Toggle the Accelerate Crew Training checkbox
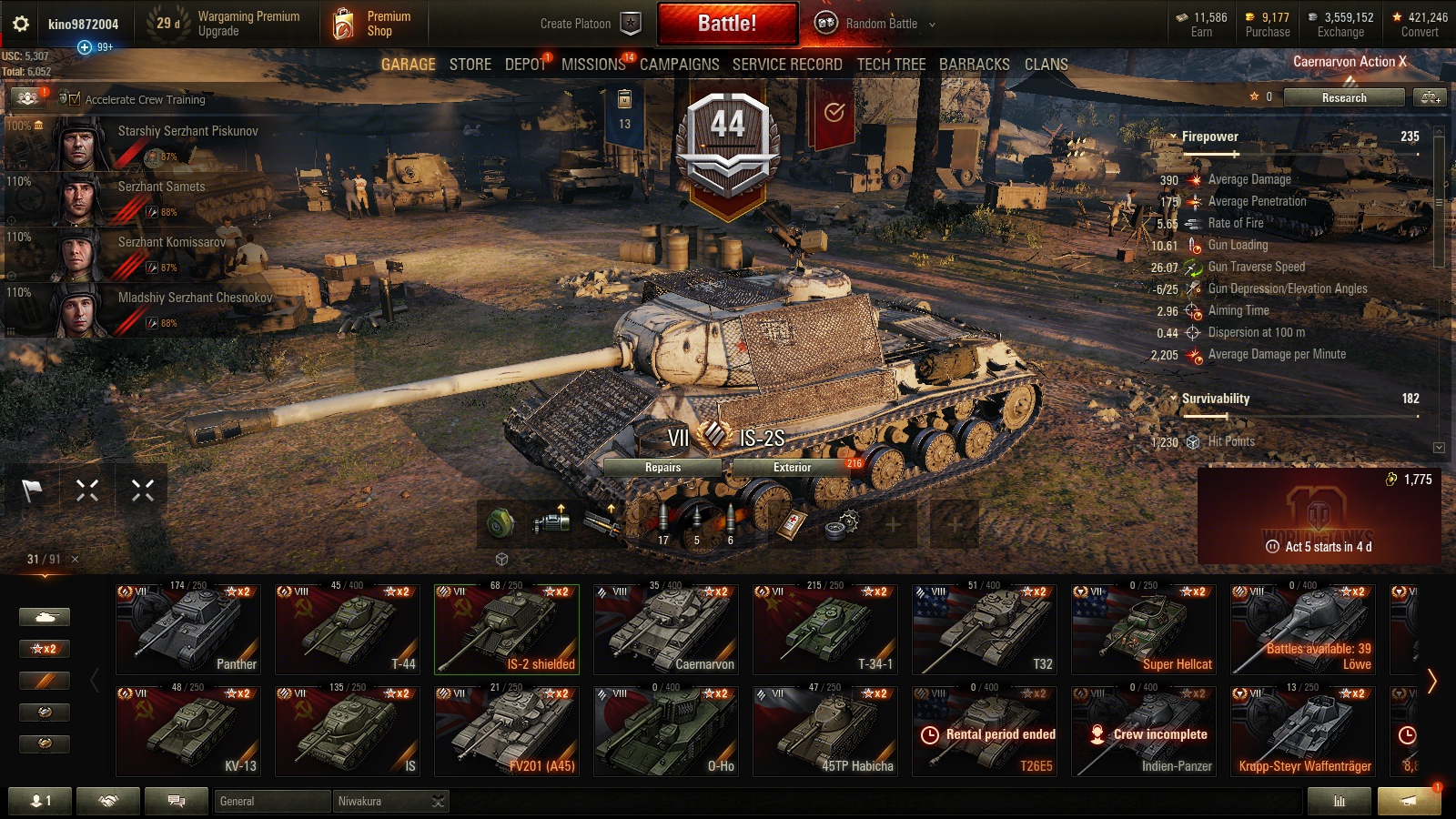This screenshot has width=1456, height=819. [x=75, y=99]
